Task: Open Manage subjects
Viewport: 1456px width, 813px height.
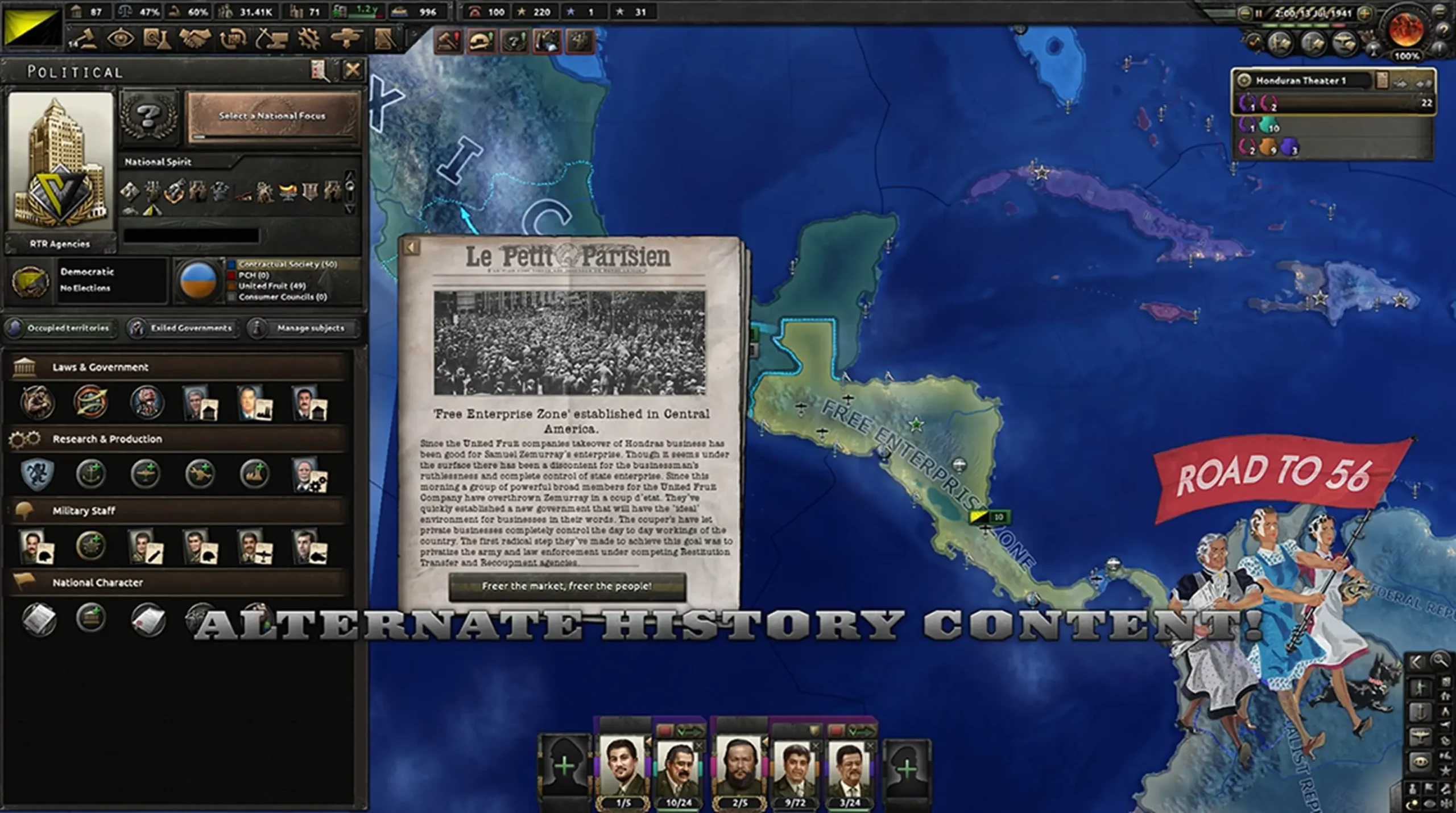Action: pyautogui.click(x=304, y=328)
